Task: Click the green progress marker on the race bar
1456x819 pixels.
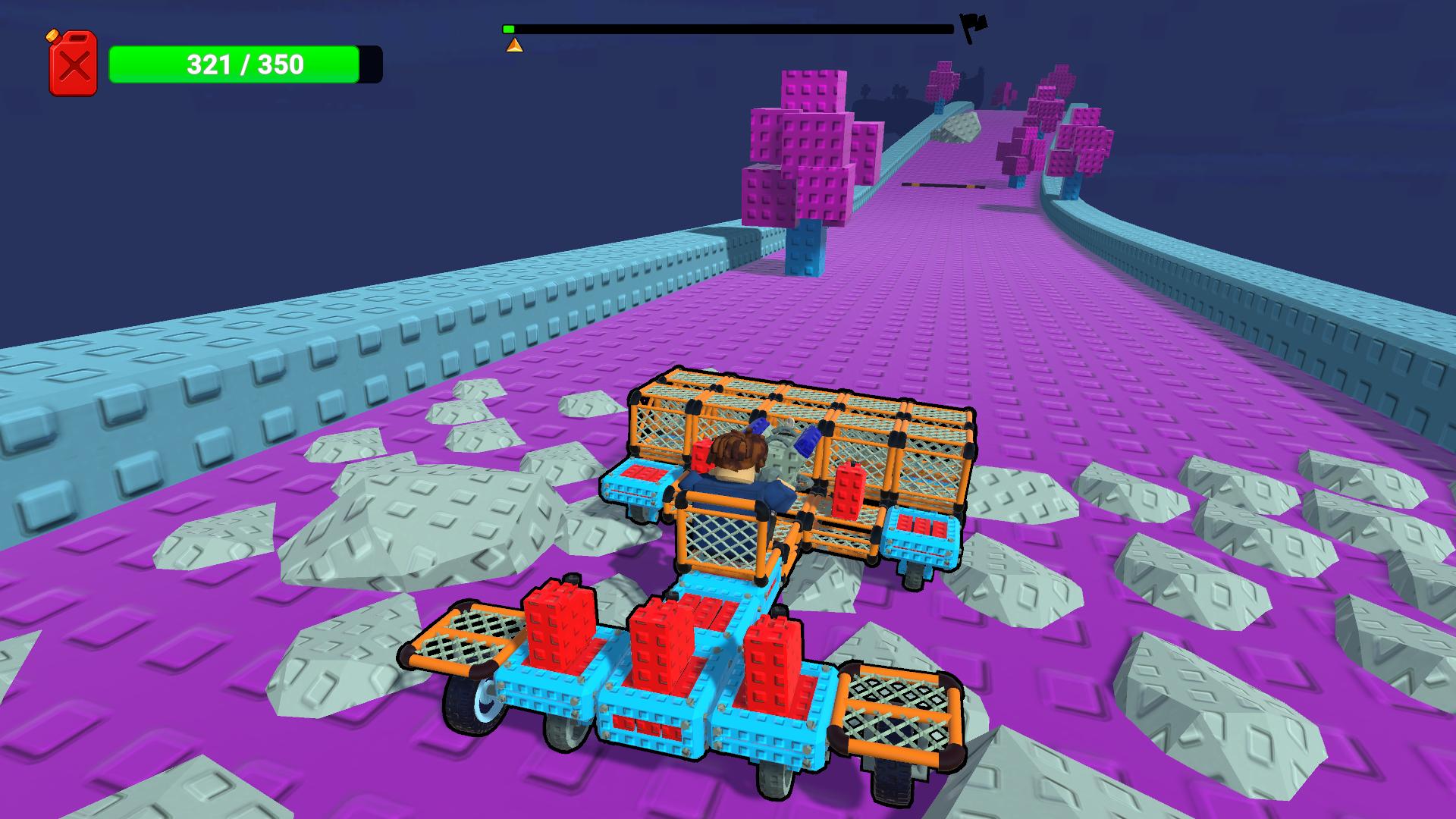Action: coord(508,28)
